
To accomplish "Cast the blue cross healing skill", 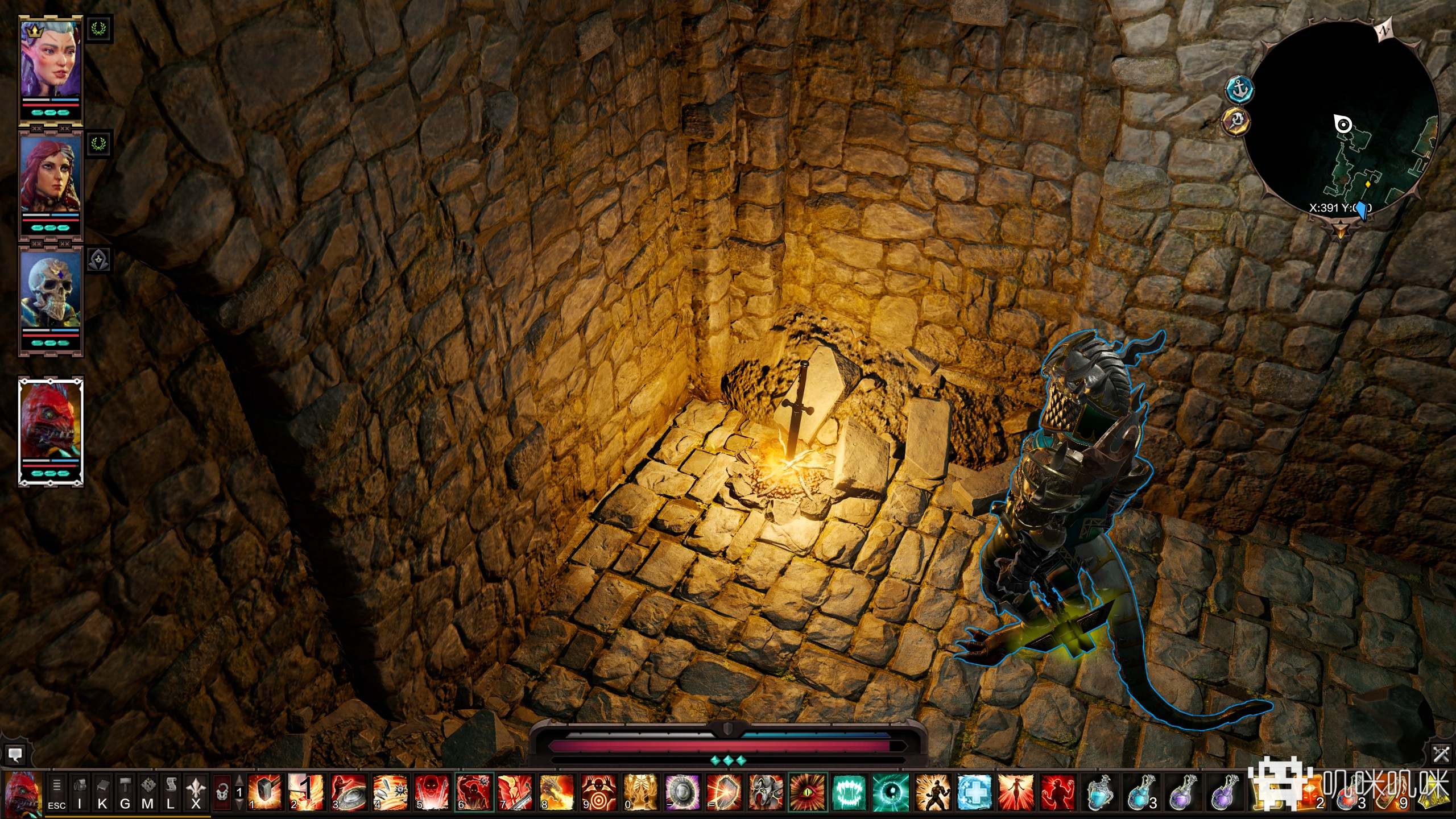I will point(974,792).
